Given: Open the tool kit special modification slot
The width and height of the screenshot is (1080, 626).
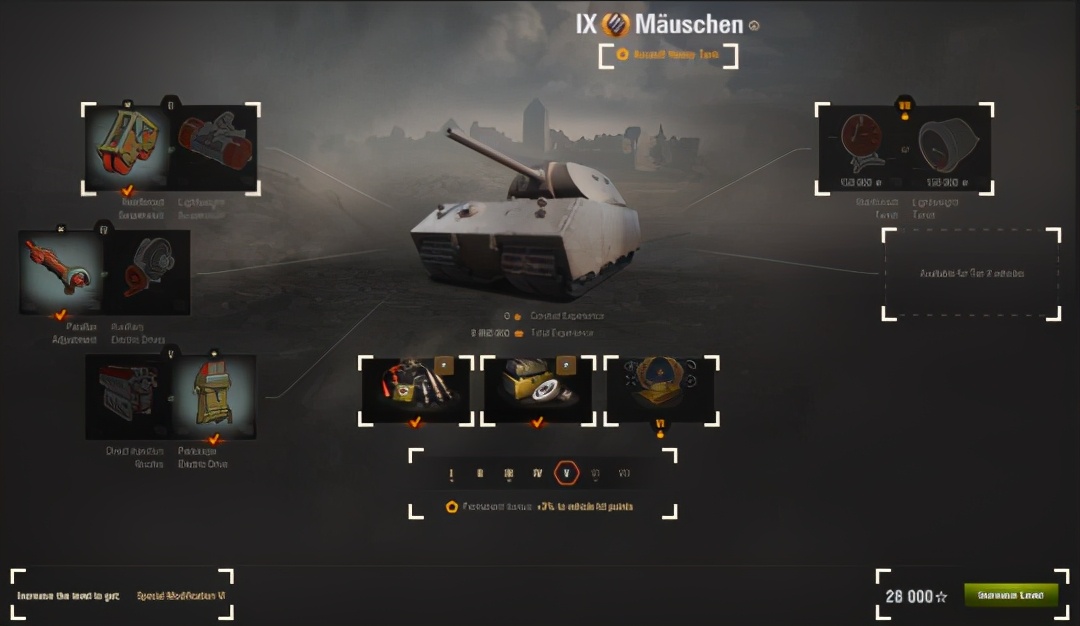Looking at the screenshot, I should [415, 389].
